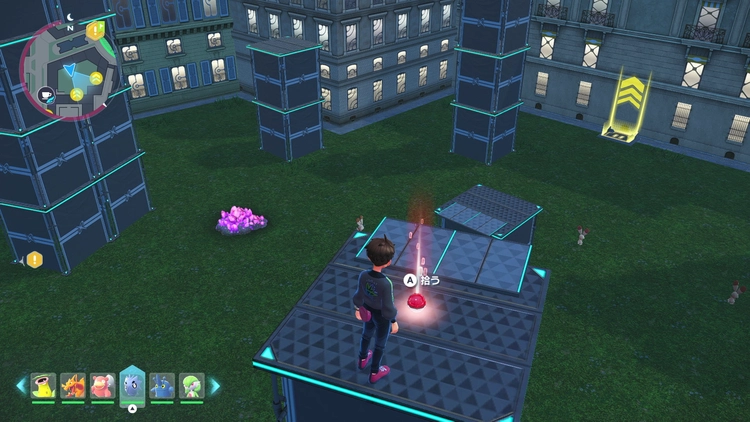The width and height of the screenshot is (750, 422).
Task: Click the party bar's right arrow
Action: click(214, 385)
